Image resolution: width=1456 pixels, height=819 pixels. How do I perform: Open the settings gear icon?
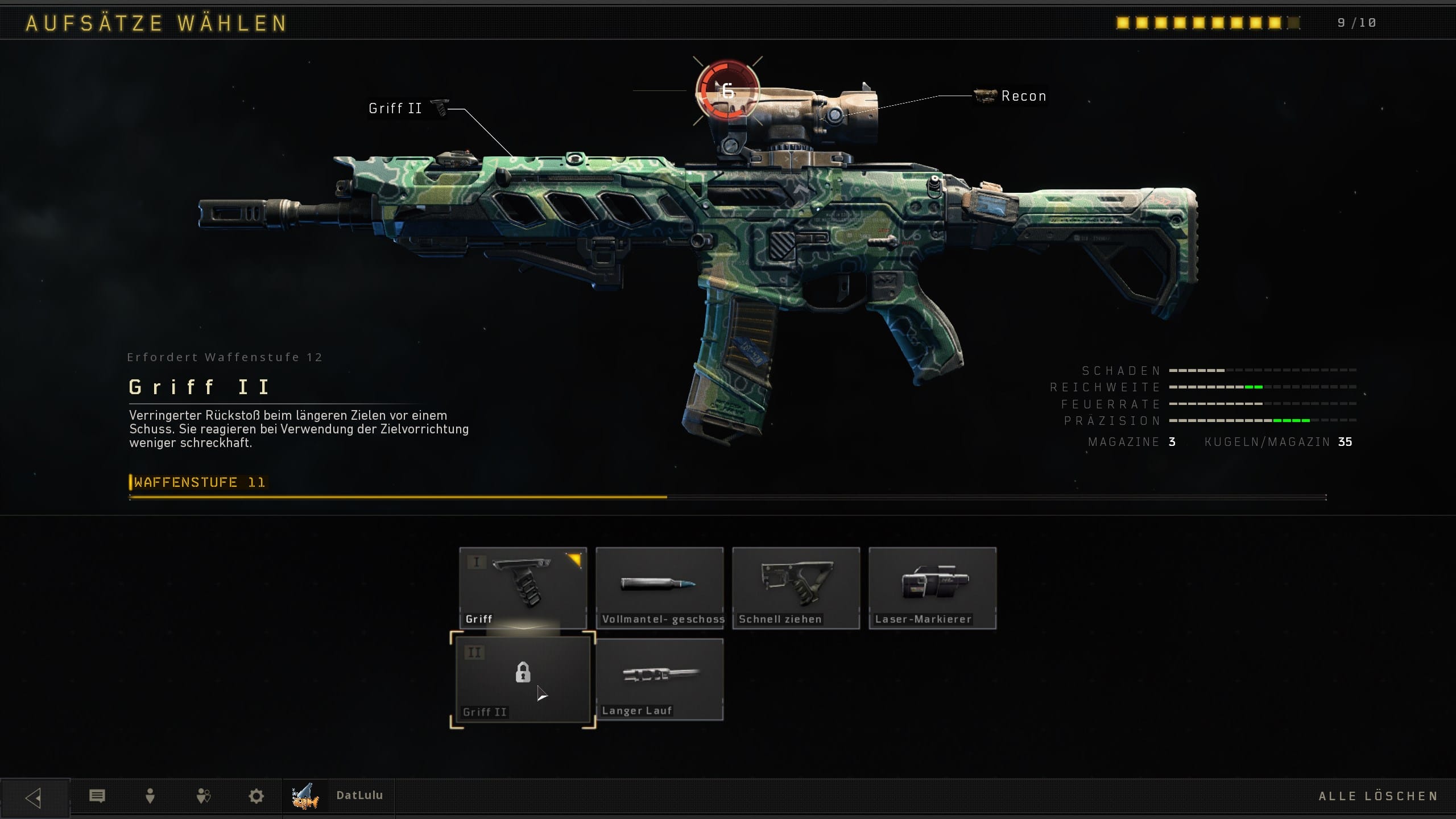(x=257, y=796)
